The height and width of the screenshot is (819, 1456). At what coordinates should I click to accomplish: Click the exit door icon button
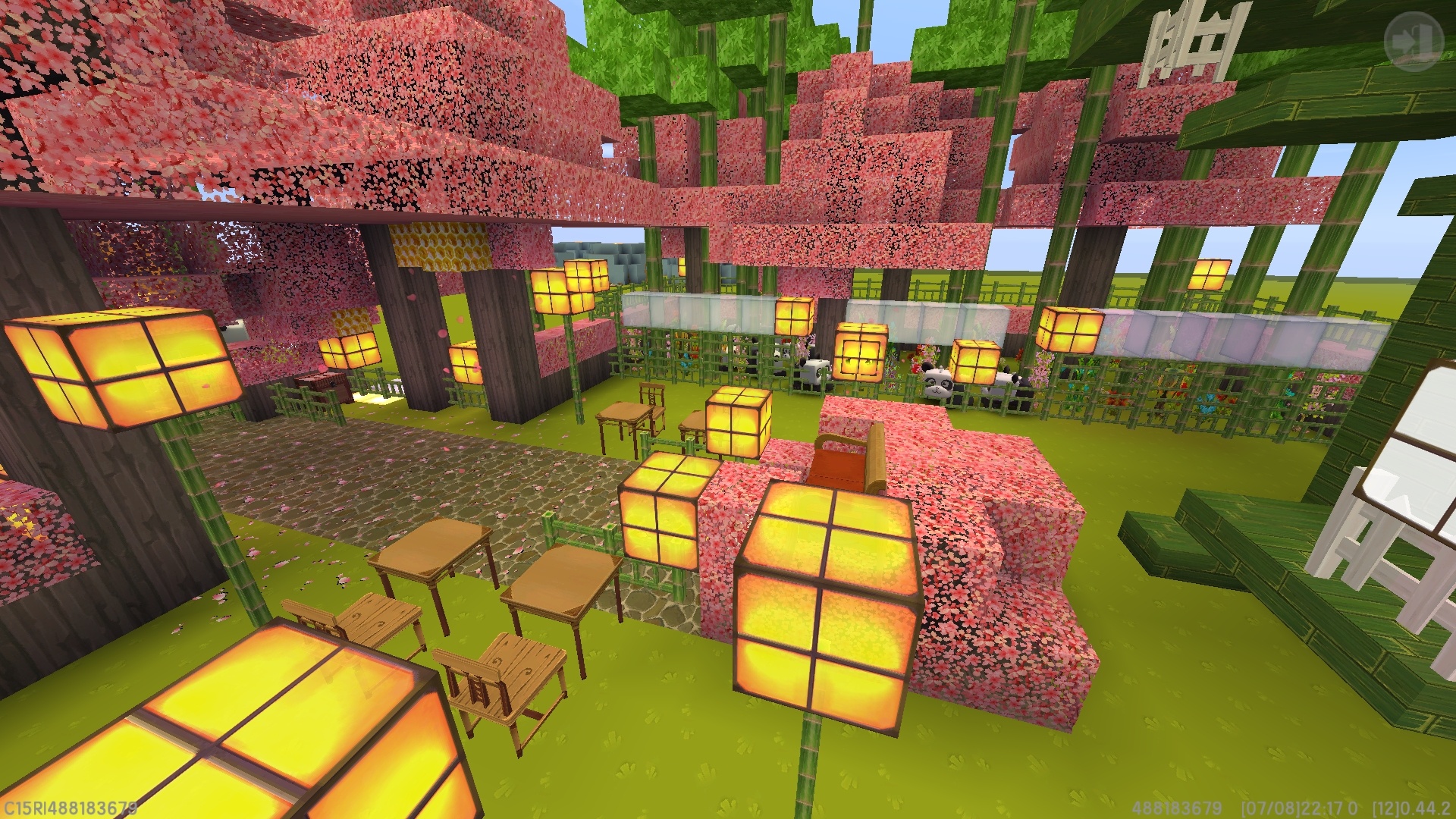(1413, 42)
